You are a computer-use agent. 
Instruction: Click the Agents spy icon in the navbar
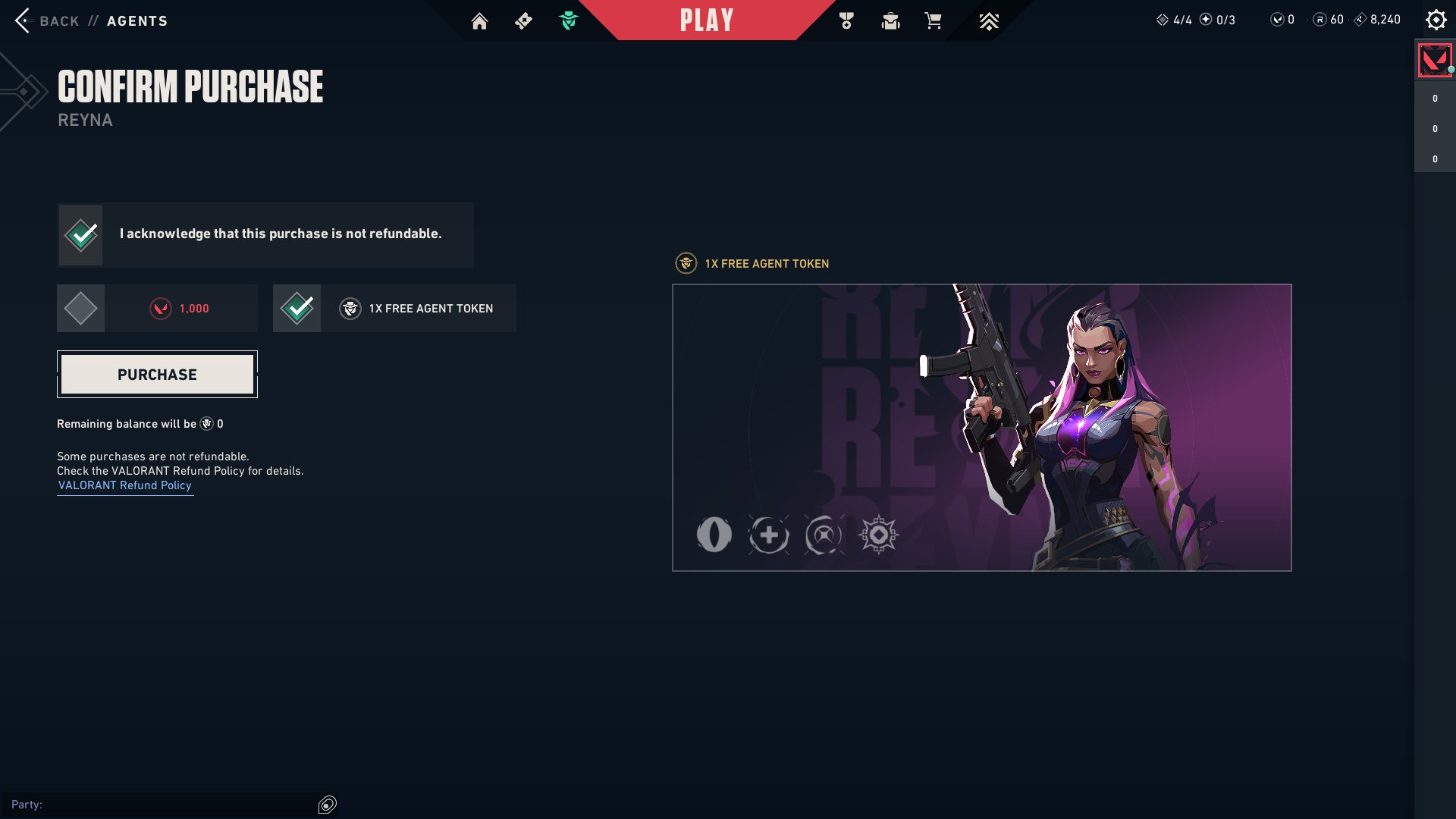[x=570, y=21]
